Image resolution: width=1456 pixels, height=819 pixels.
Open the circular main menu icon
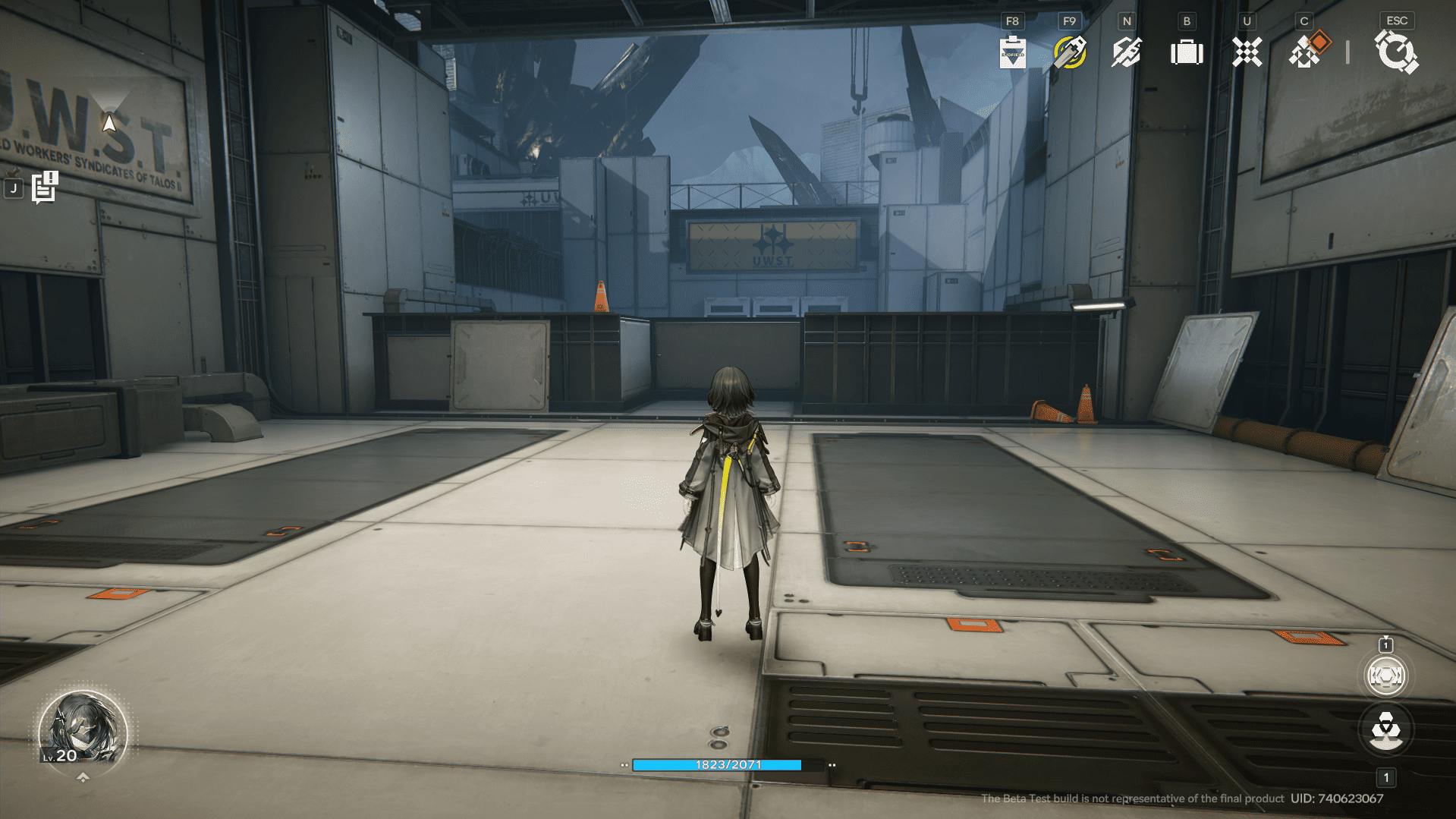pyautogui.click(x=1396, y=52)
